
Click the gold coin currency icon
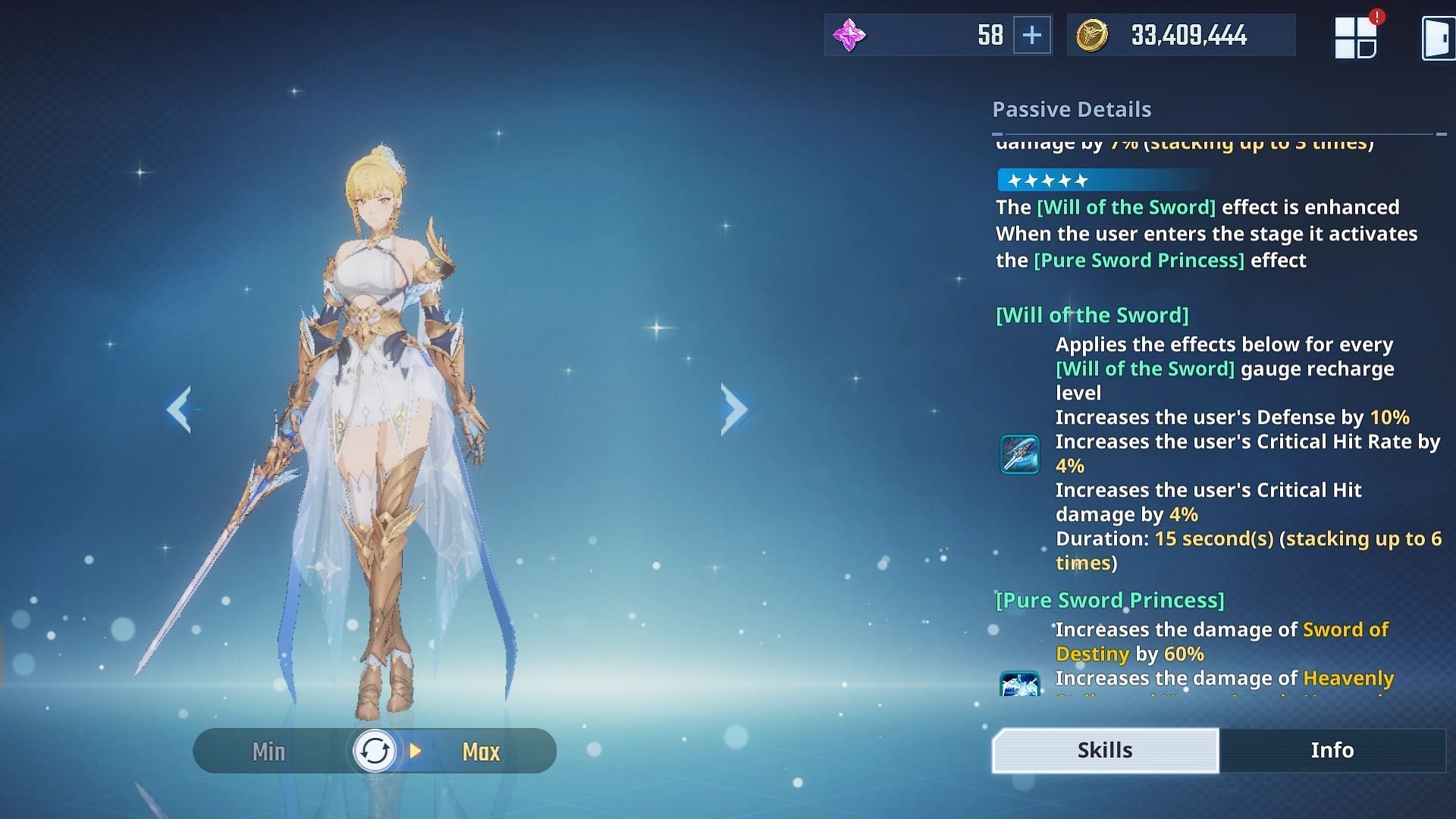point(1091,36)
